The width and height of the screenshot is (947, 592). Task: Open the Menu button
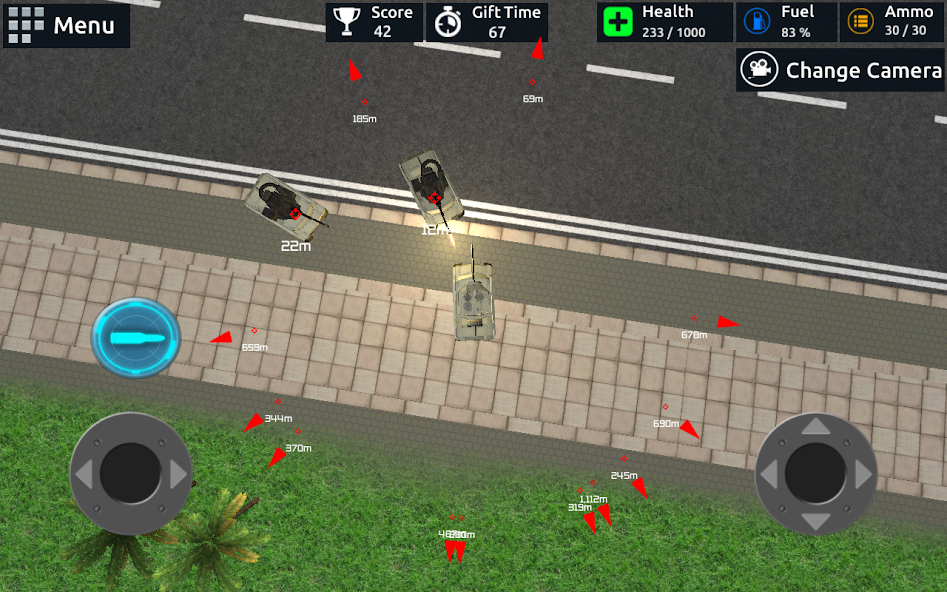coord(66,25)
